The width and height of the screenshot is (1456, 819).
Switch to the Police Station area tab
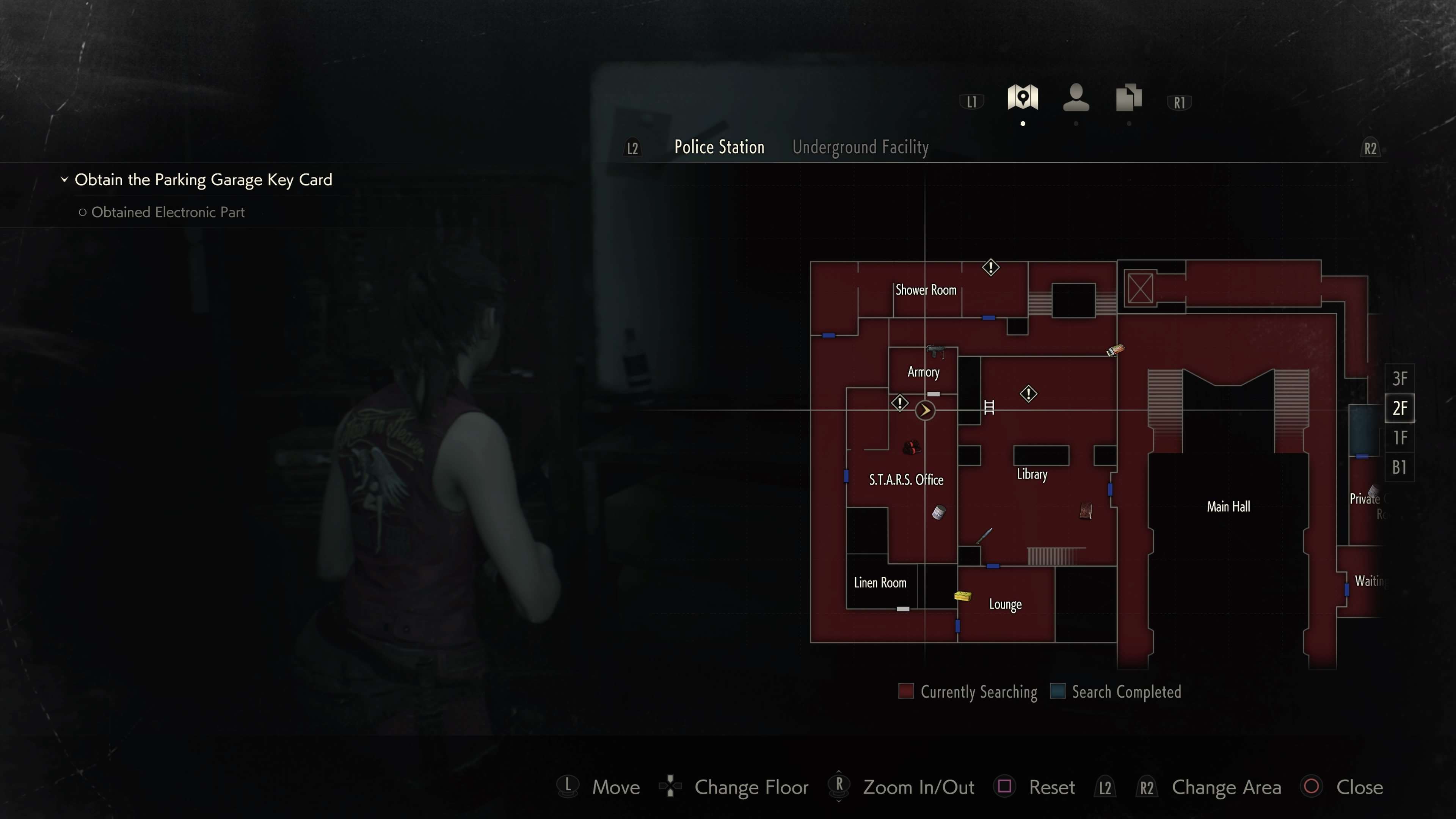coord(719,147)
